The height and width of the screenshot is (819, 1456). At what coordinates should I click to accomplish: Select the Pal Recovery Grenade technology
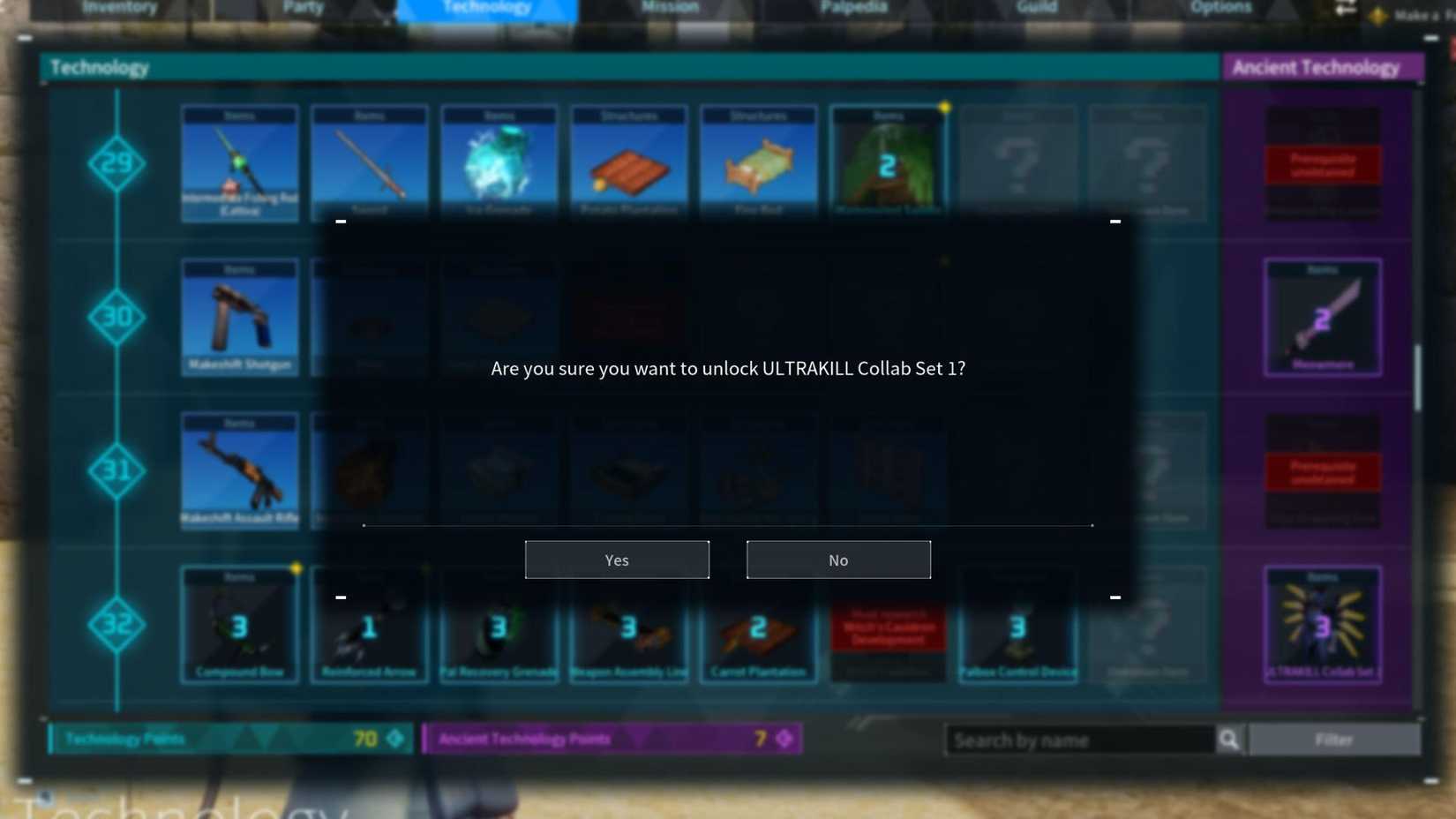click(499, 624)
